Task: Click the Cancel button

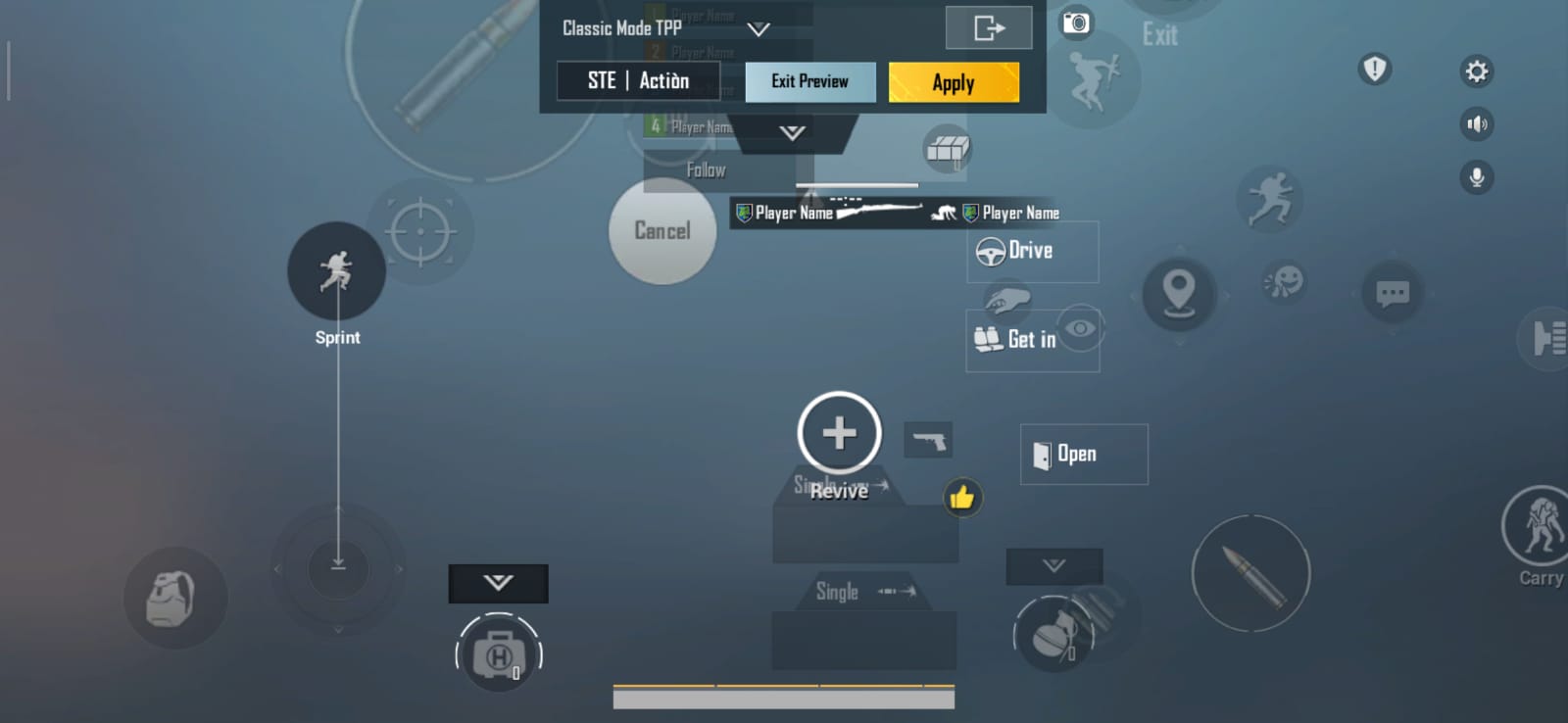Action: point(662,232)
